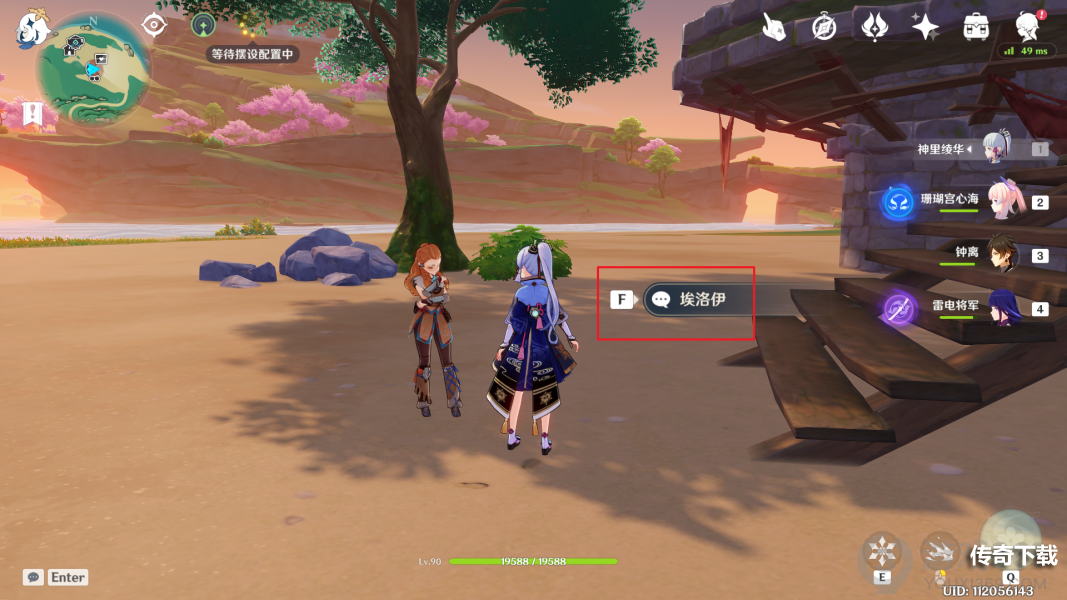Click the pointing hand icon

pyautogui.click(x=773, y=27)
